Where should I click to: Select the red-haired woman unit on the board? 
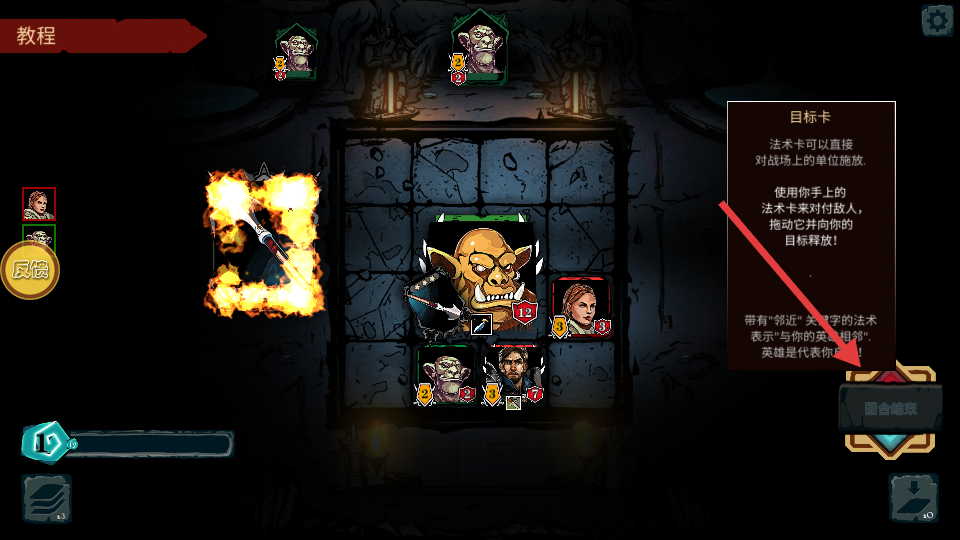[581, 306]
